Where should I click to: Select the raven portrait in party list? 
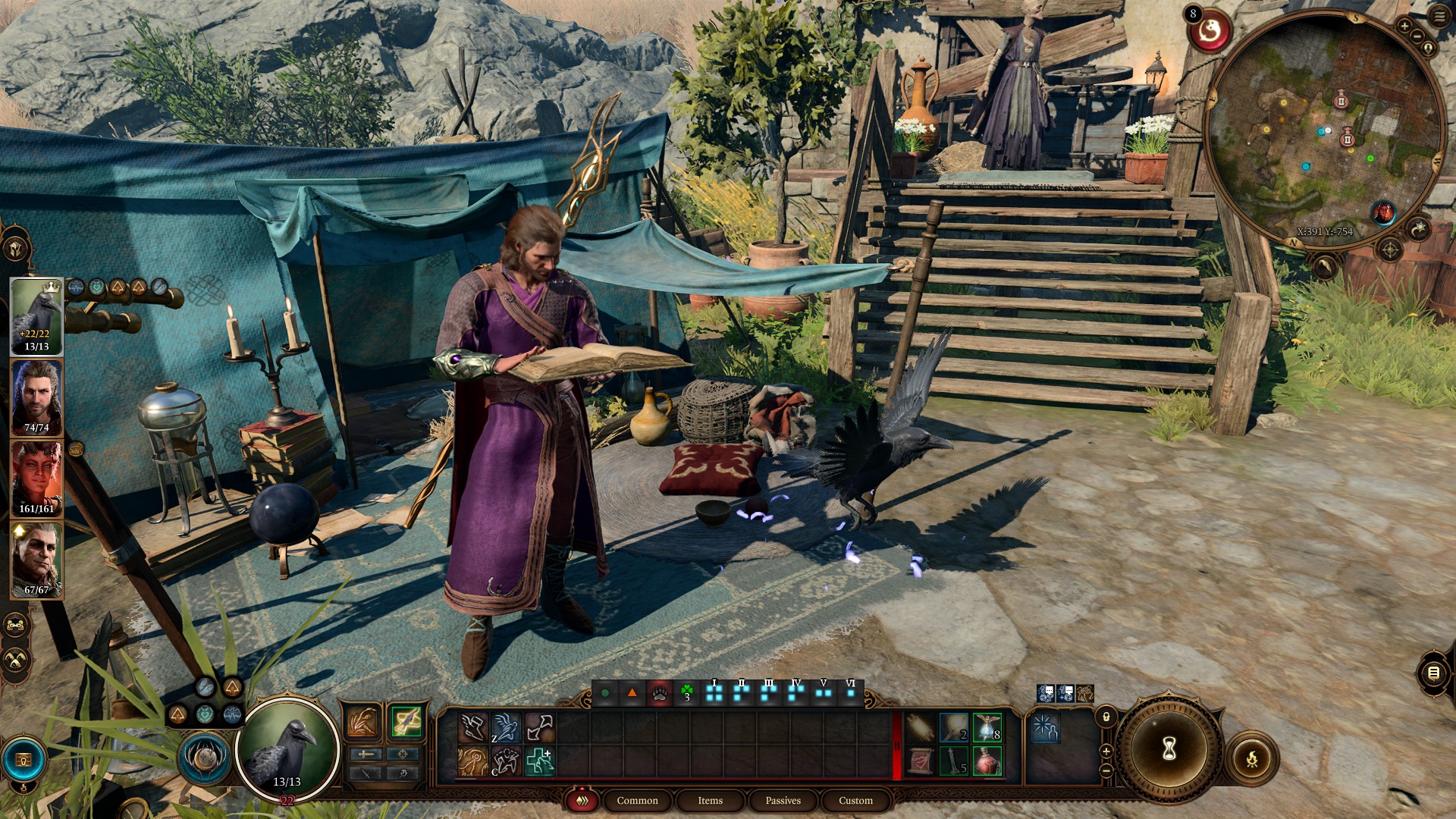click(36, 315)
